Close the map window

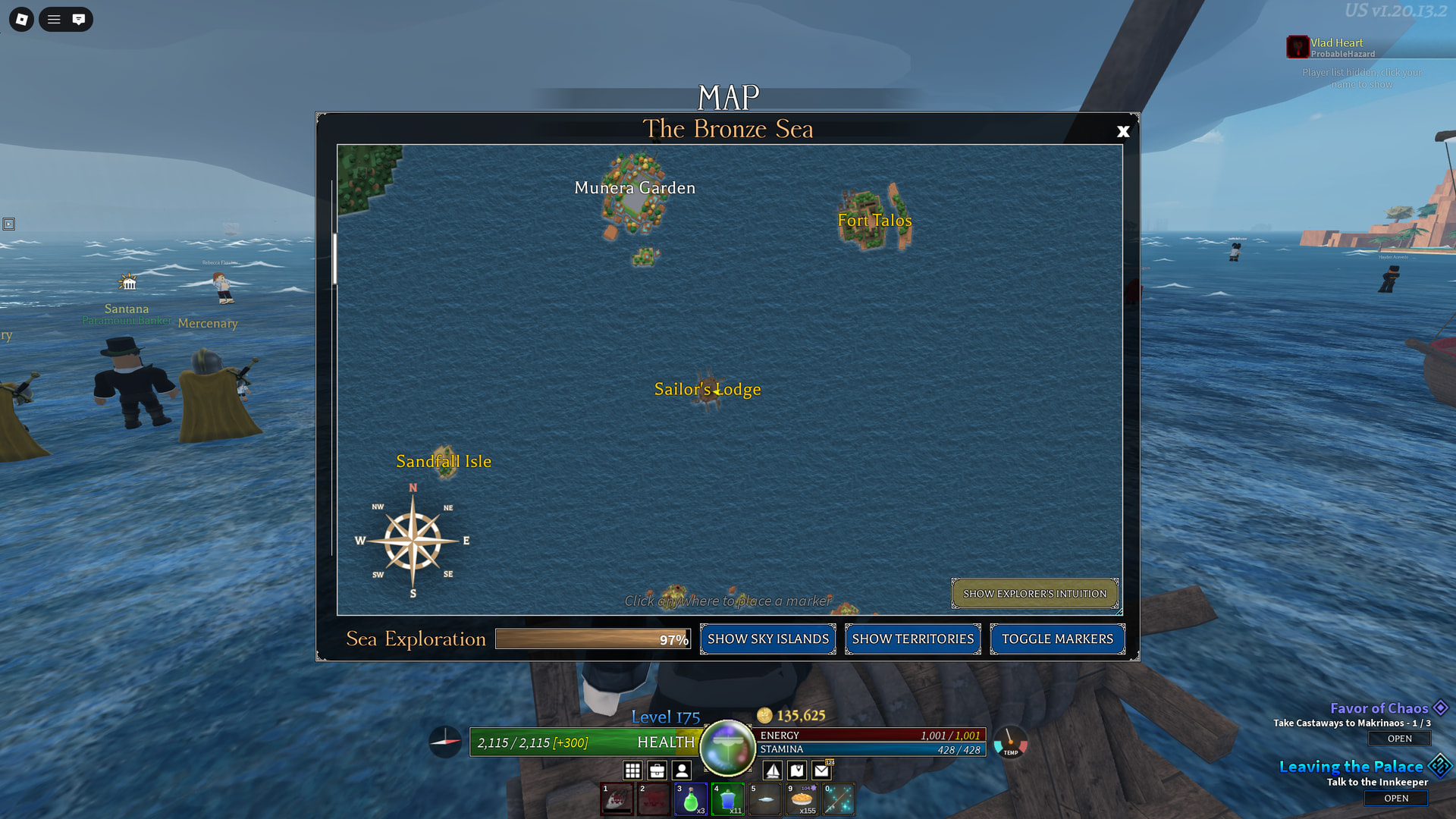tap(1123, 131)
